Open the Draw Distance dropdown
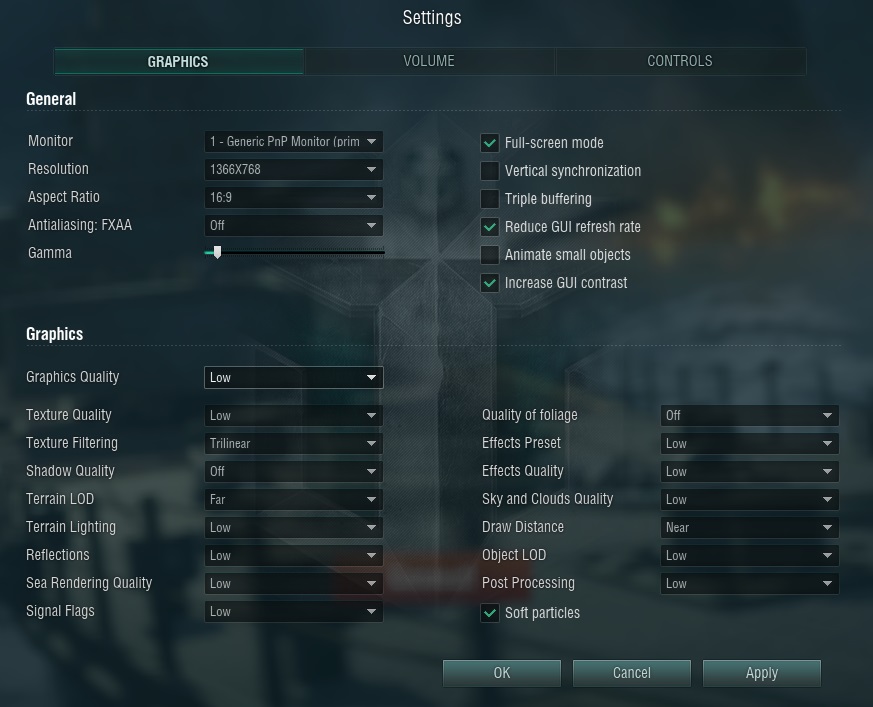The height and width of the screenshot is (707, 873). 749,527
